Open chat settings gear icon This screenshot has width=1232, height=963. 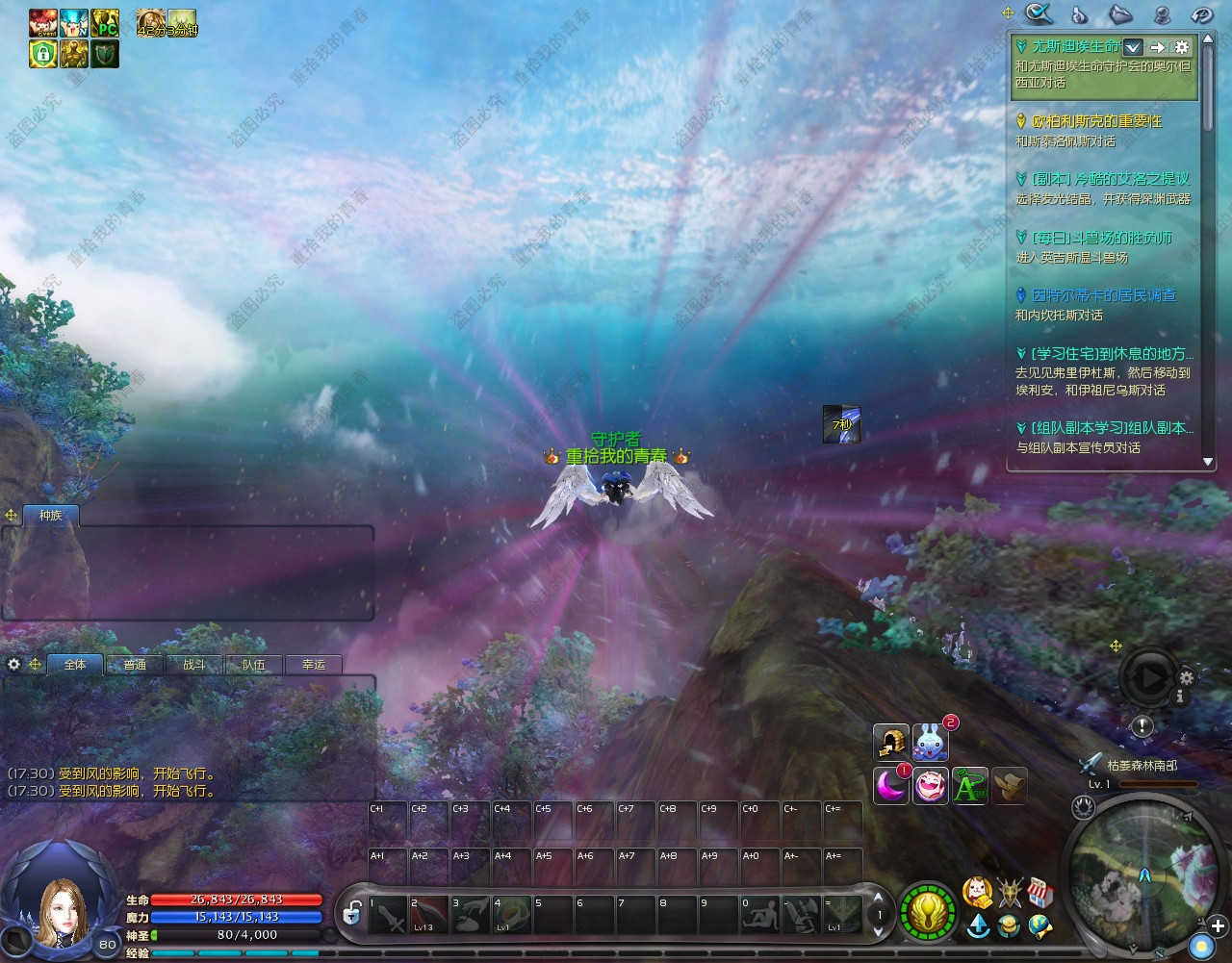point(13,664)
